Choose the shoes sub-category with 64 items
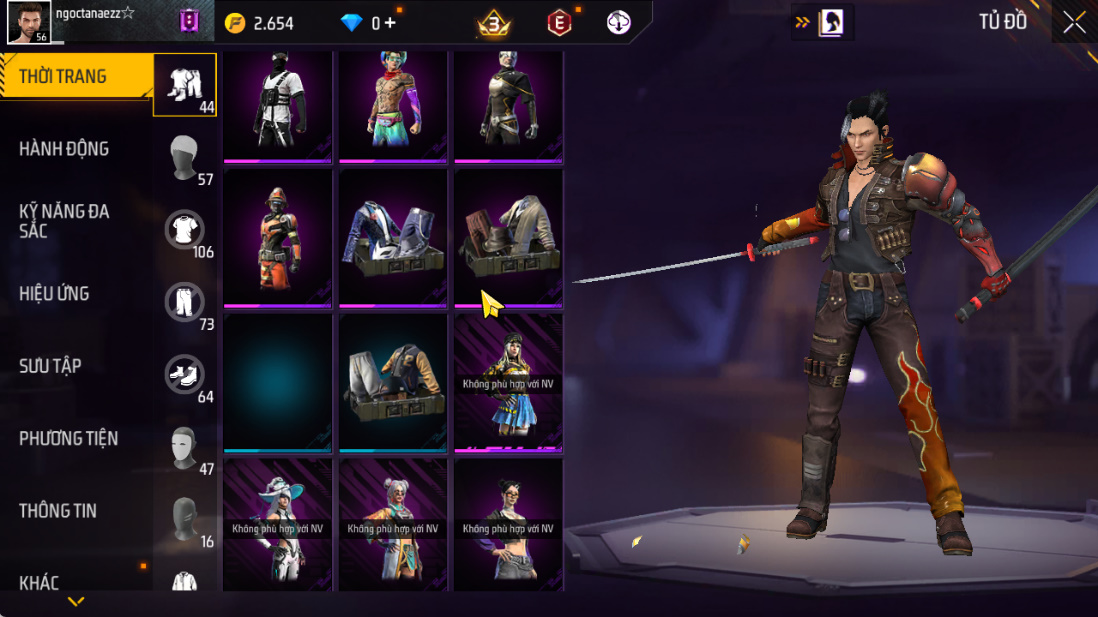This screenshot has height=617, width=1098. (x=184, y=374)
